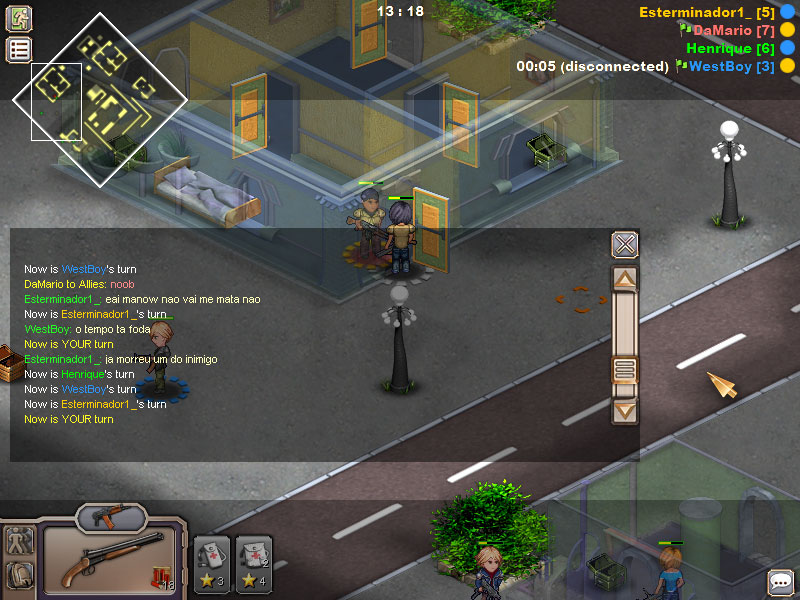Switch to the AK rifle weapon tab
800x600 pixels.
click(x=110, y=516)
